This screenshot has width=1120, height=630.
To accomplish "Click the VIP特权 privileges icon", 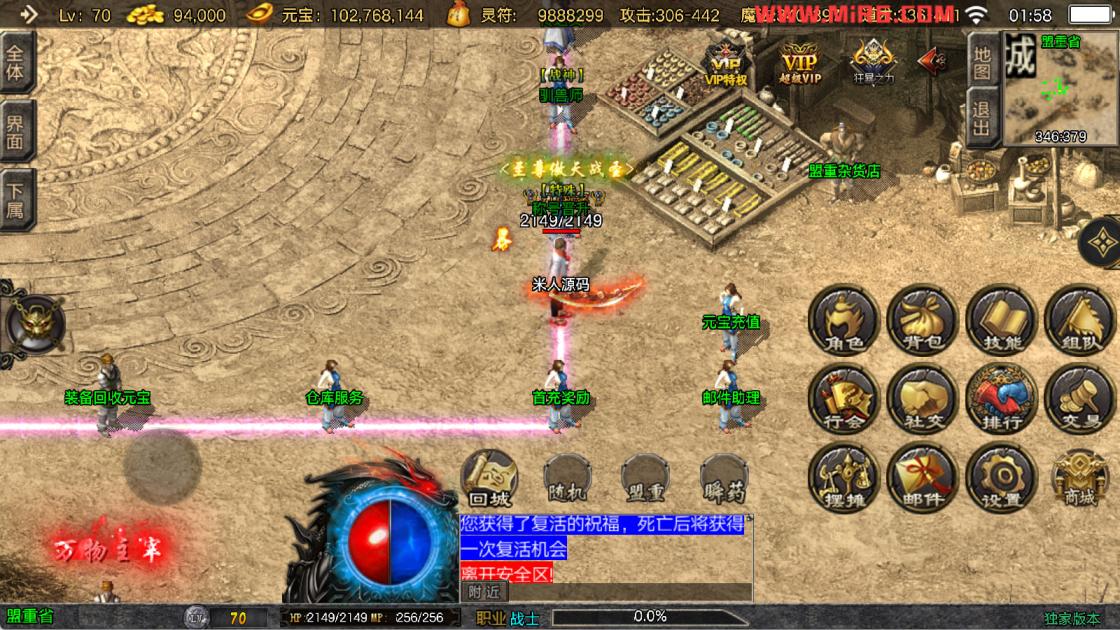I will (x=726, y=63).
